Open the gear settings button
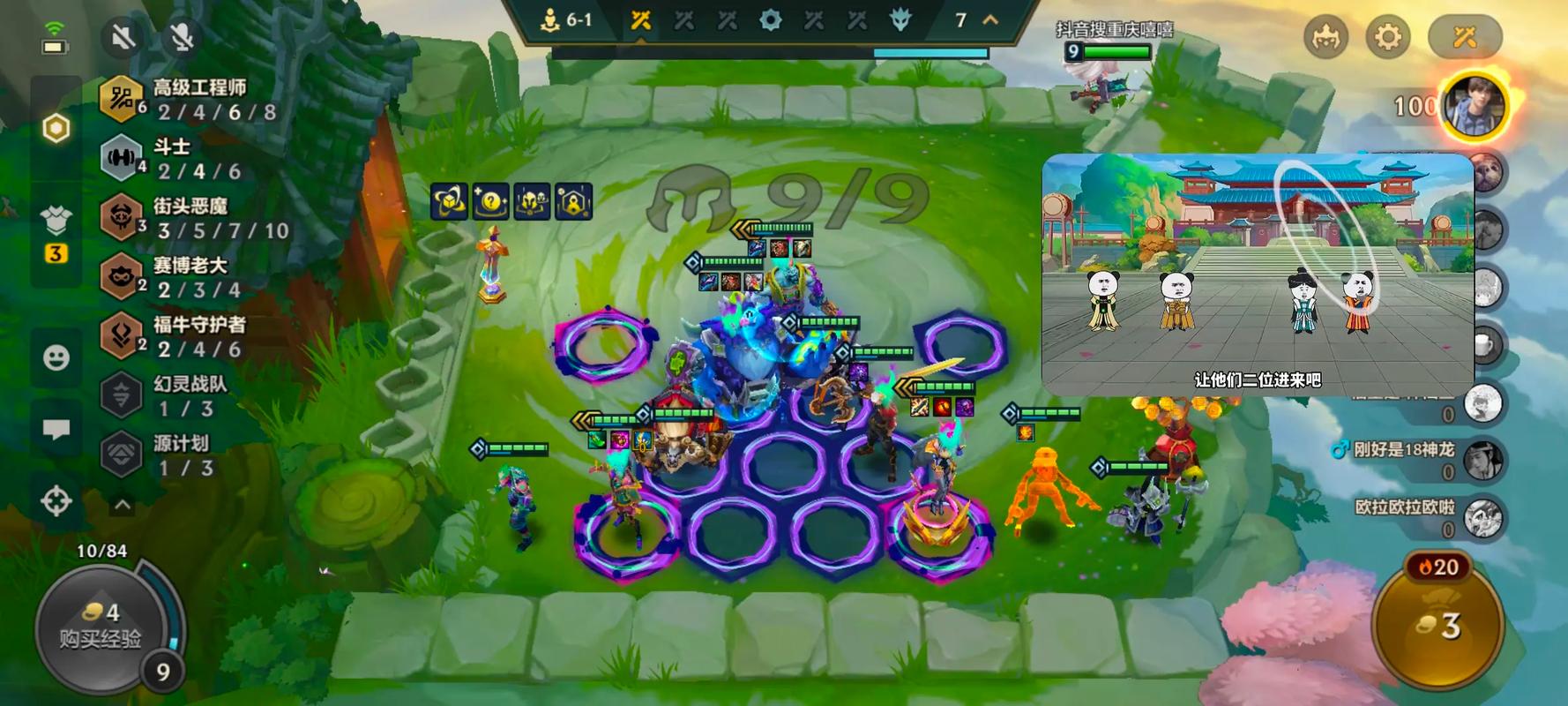The height and width of the screenshot is (706, 1568). [x=1387, y=37]
